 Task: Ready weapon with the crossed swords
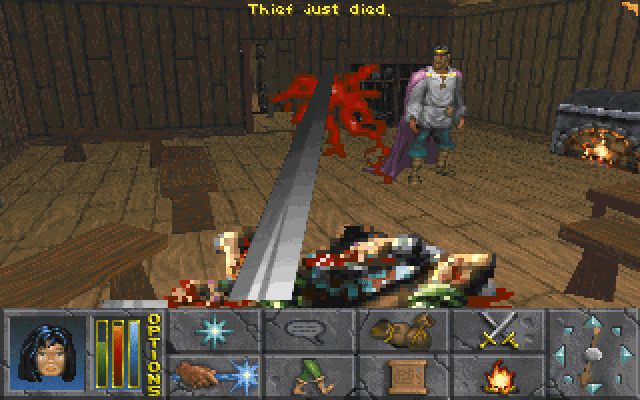[x=495, y=330]
